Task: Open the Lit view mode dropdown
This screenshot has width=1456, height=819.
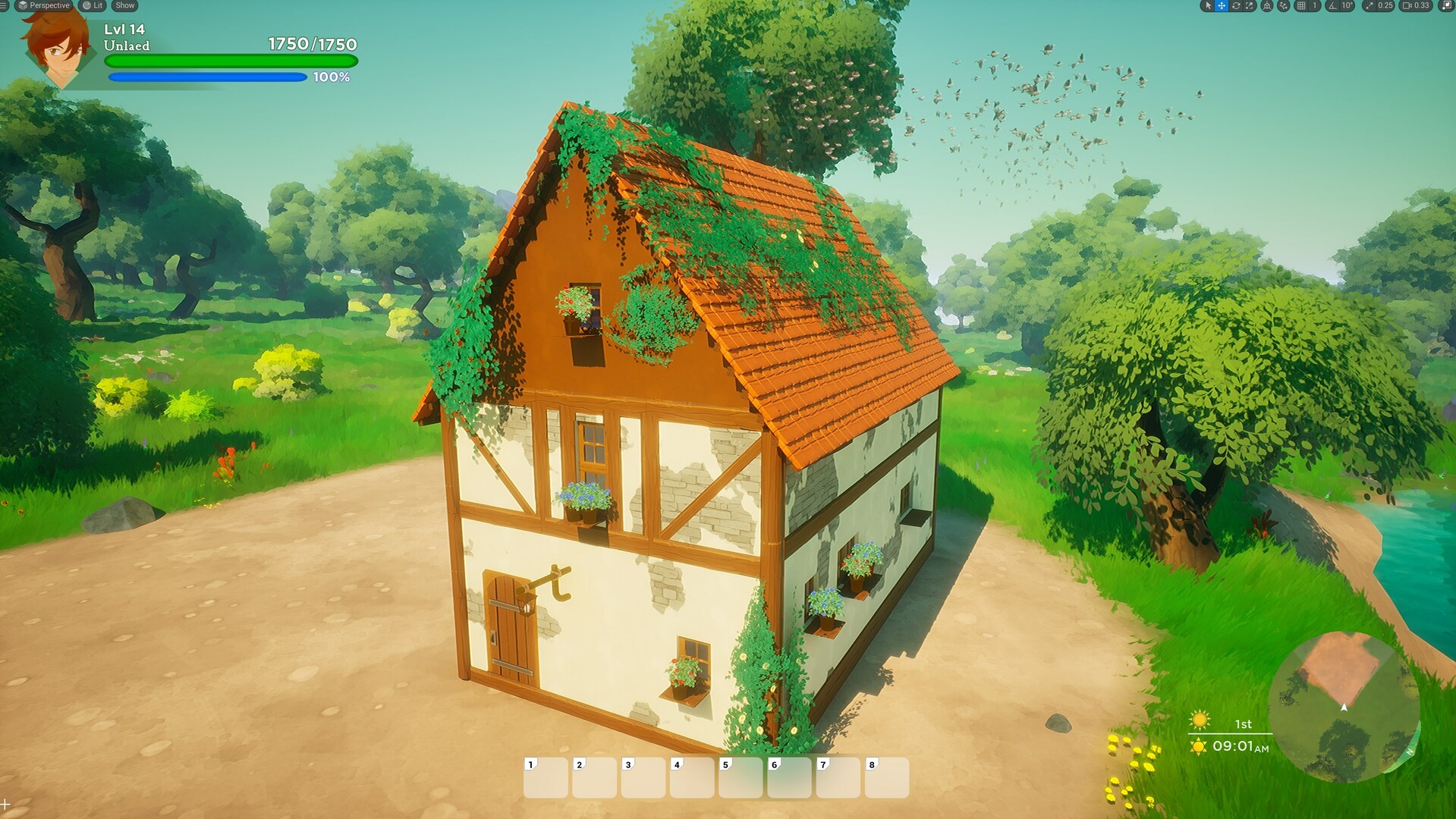Action: 91,5
